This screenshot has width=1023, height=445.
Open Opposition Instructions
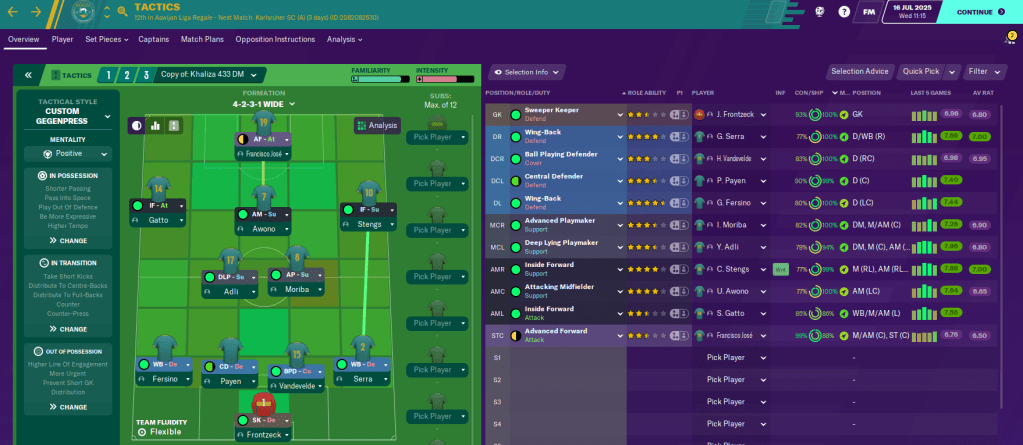(275, 39)
